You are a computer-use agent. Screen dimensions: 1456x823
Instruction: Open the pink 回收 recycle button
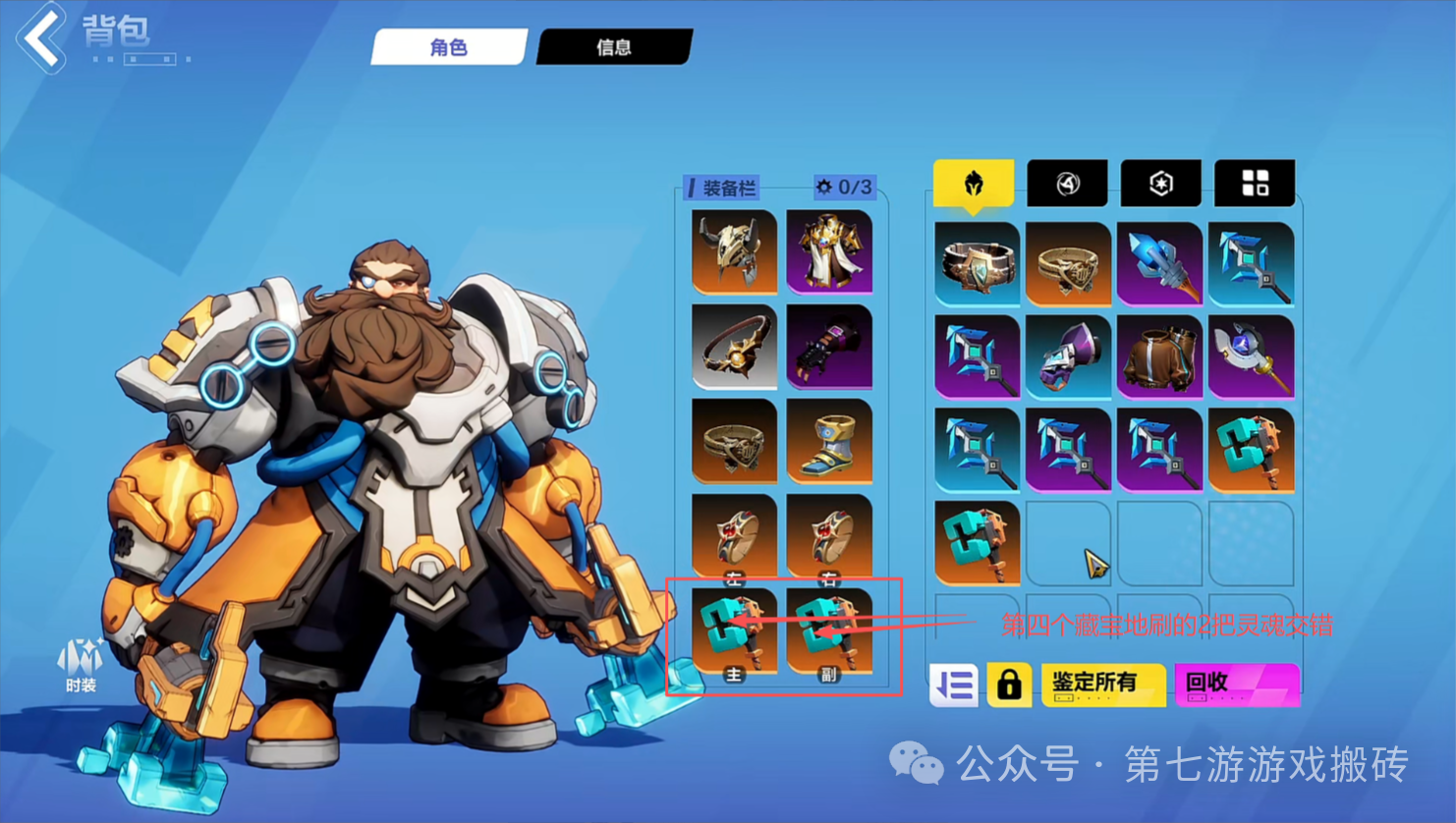(x=1237, y=685)
